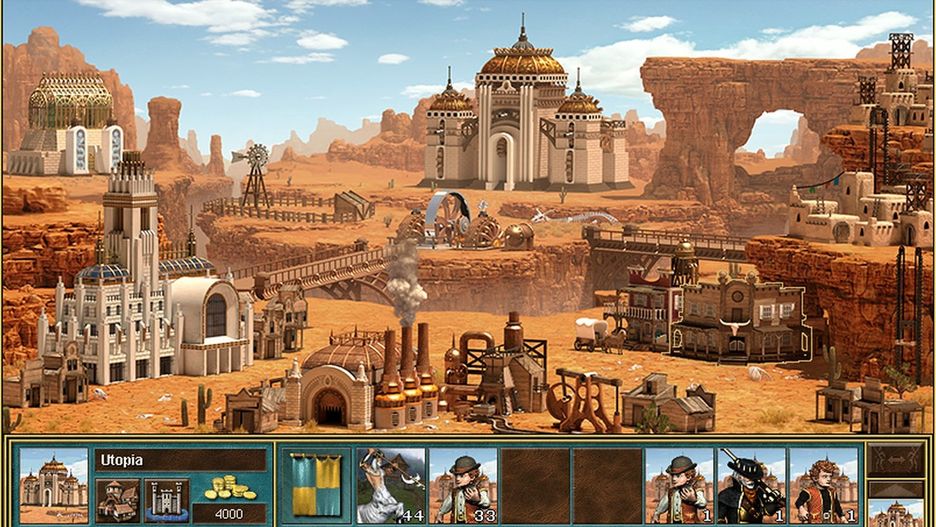936x527 pixels.
Task: Select the 44 halberdier troop slot
Action: tap(391, 484)
